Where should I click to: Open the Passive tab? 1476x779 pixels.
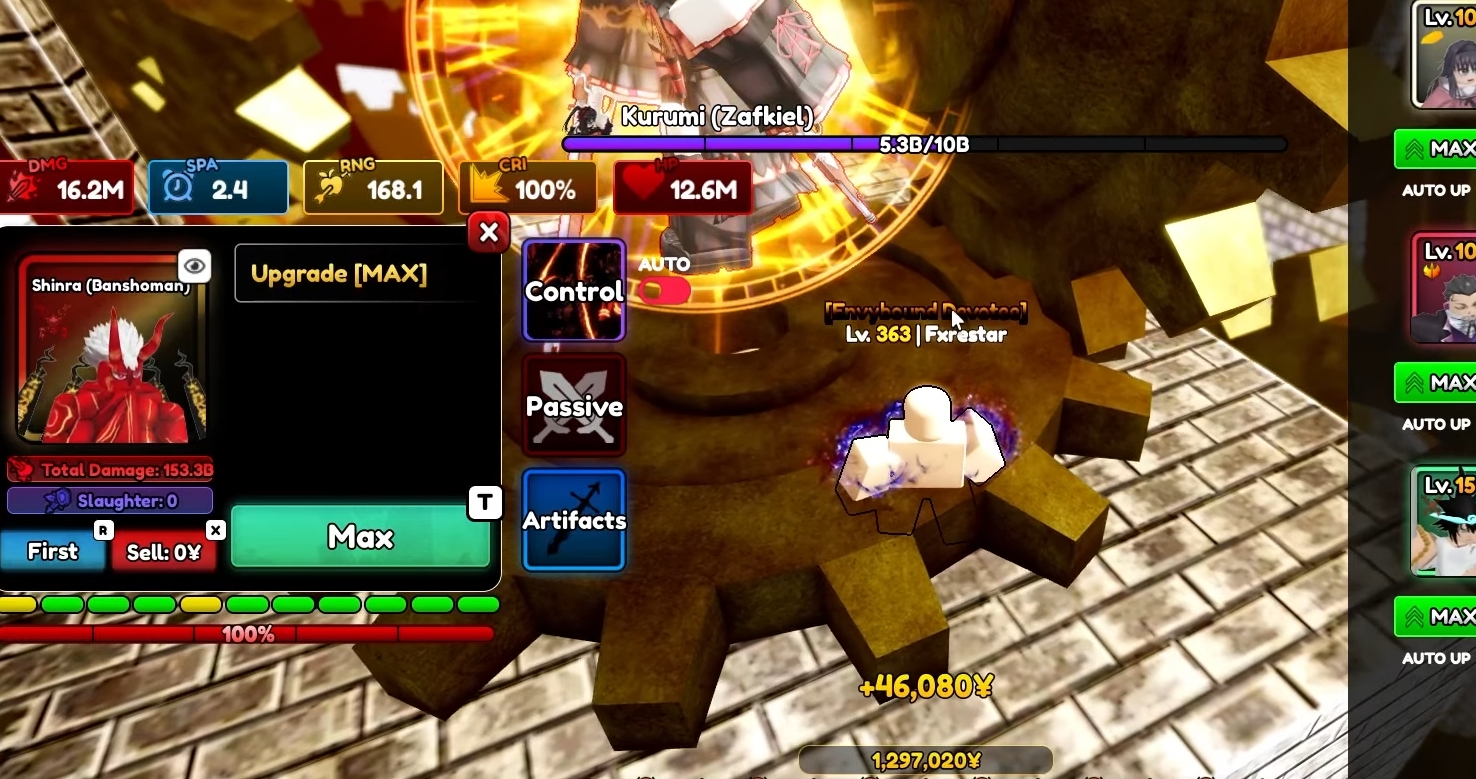pos(573,405)
